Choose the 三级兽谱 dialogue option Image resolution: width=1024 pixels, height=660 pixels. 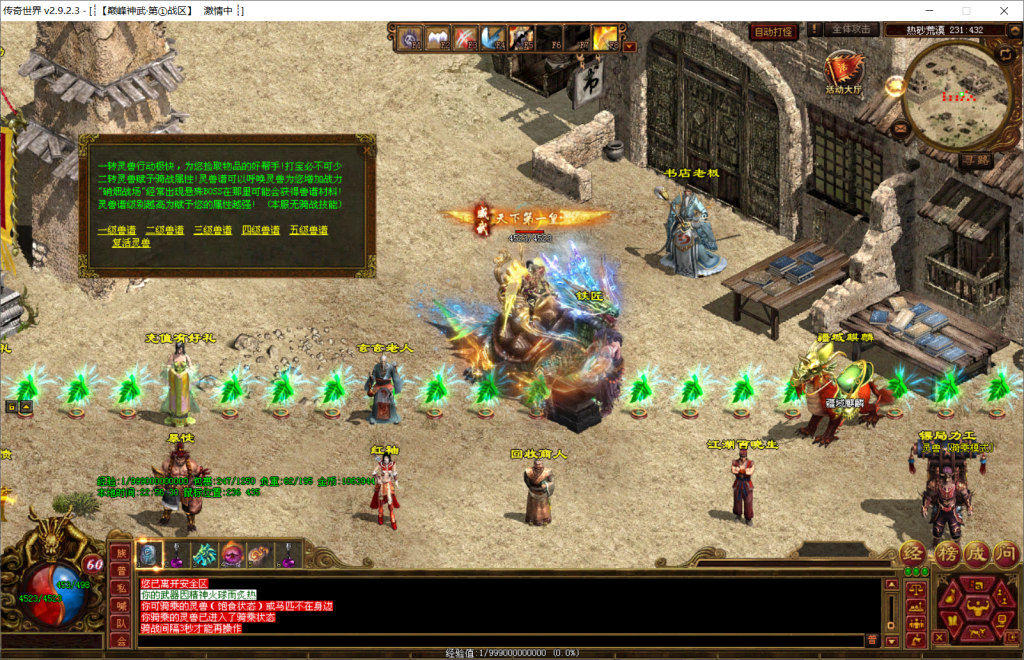213,230
